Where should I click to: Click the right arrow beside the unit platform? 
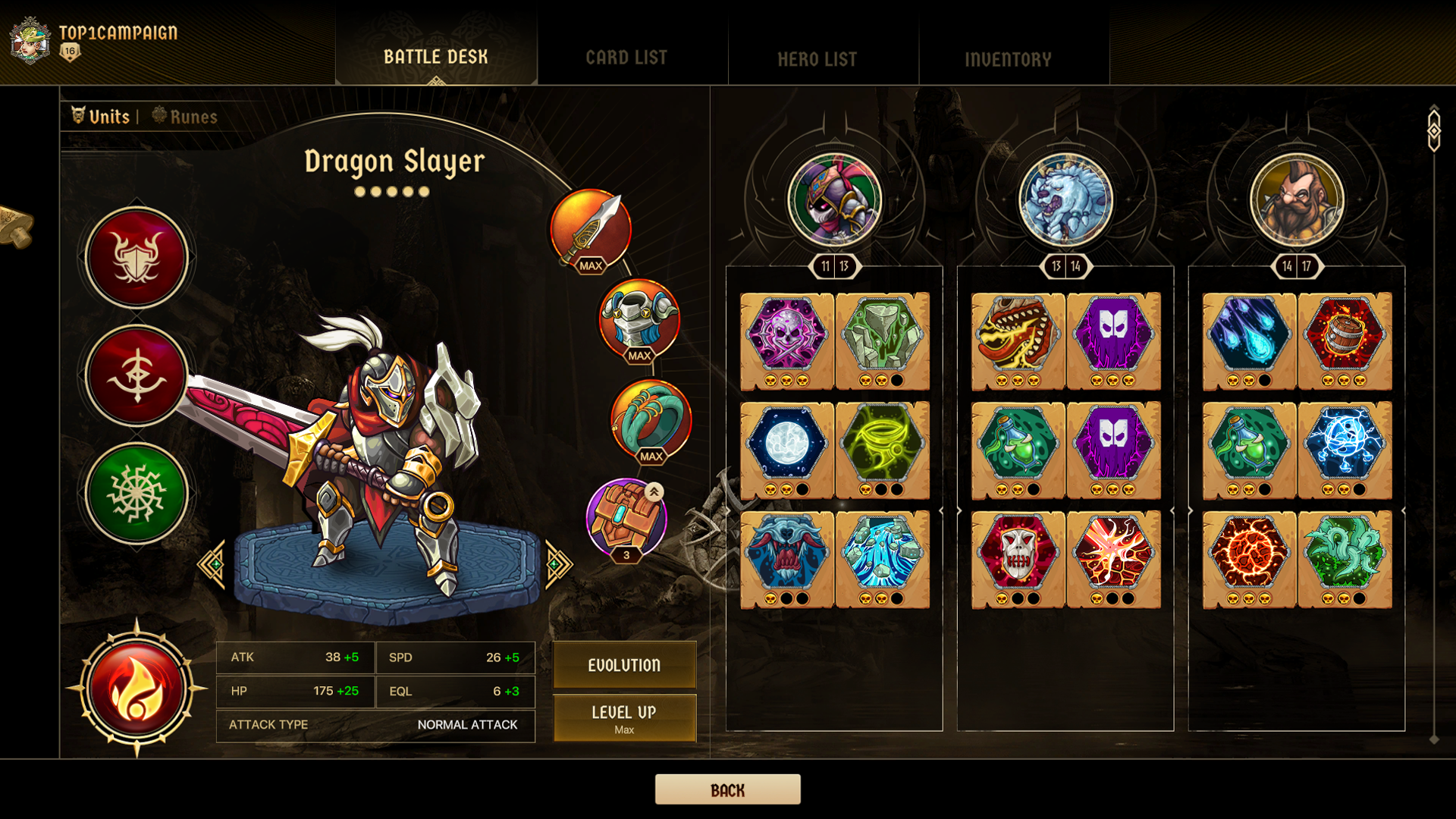coord(559,564)
